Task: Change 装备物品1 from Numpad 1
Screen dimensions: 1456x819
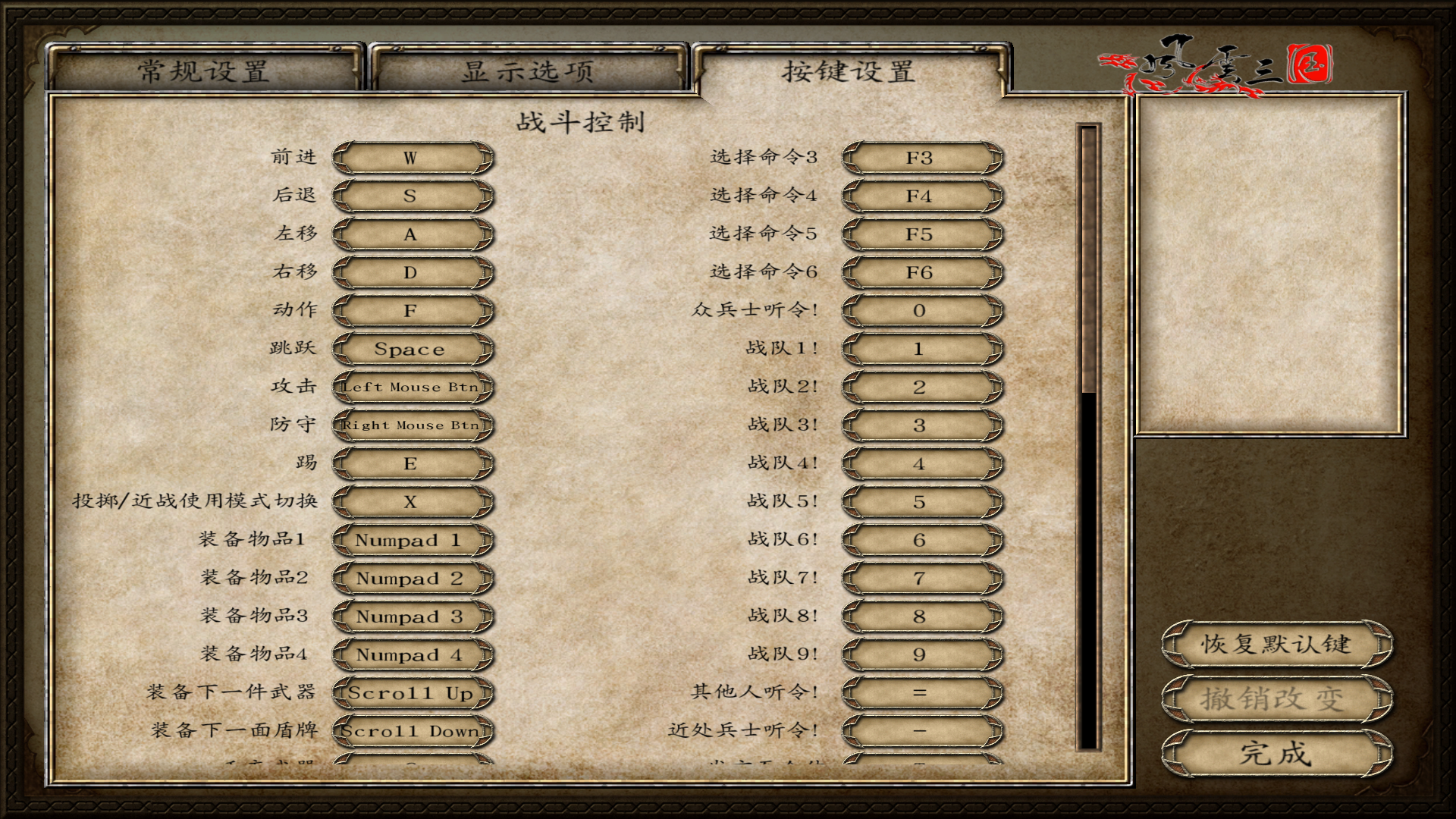Action: (x=410, y=540)
